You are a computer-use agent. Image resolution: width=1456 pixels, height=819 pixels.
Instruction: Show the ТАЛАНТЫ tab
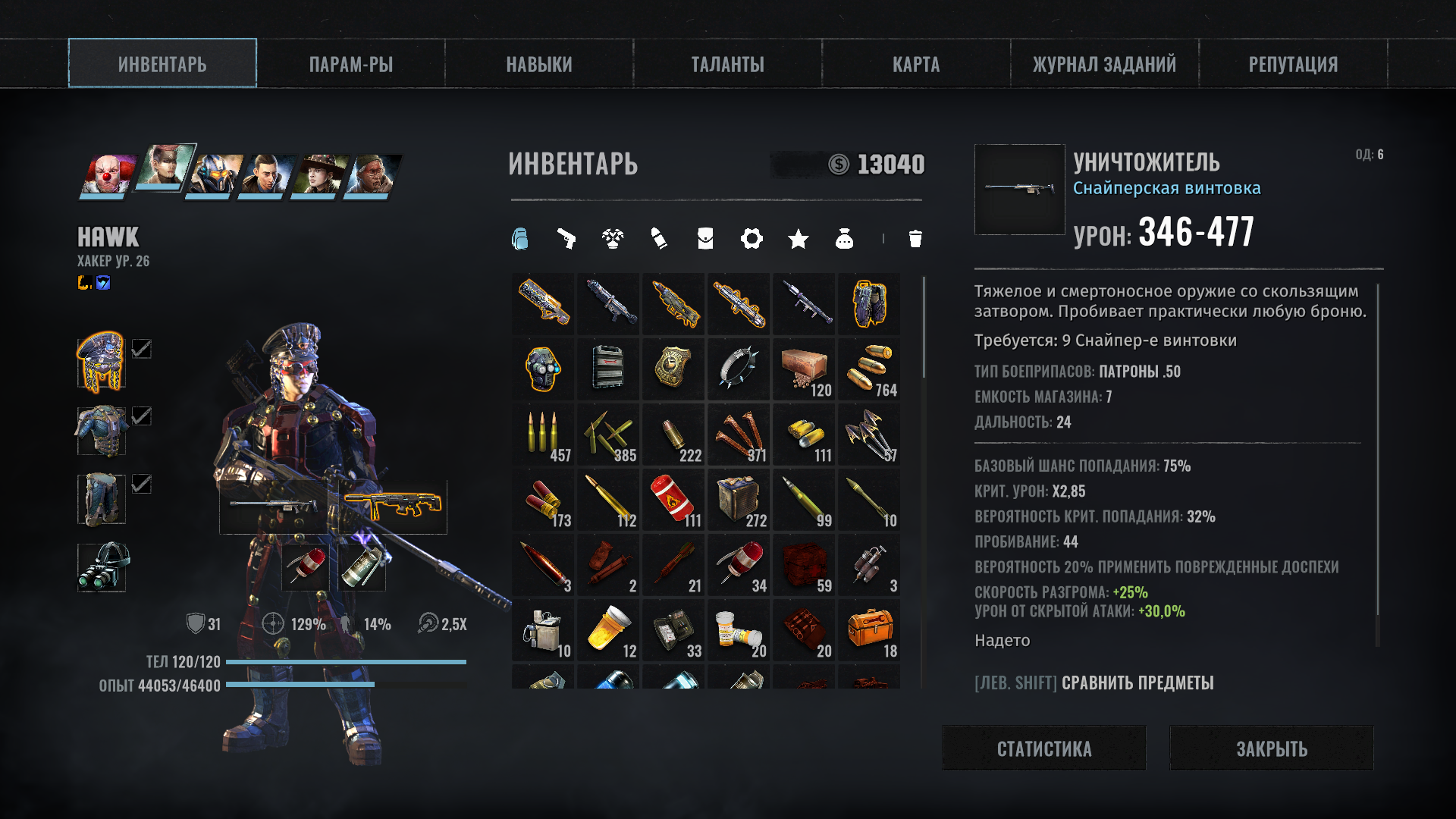point(727,64)
